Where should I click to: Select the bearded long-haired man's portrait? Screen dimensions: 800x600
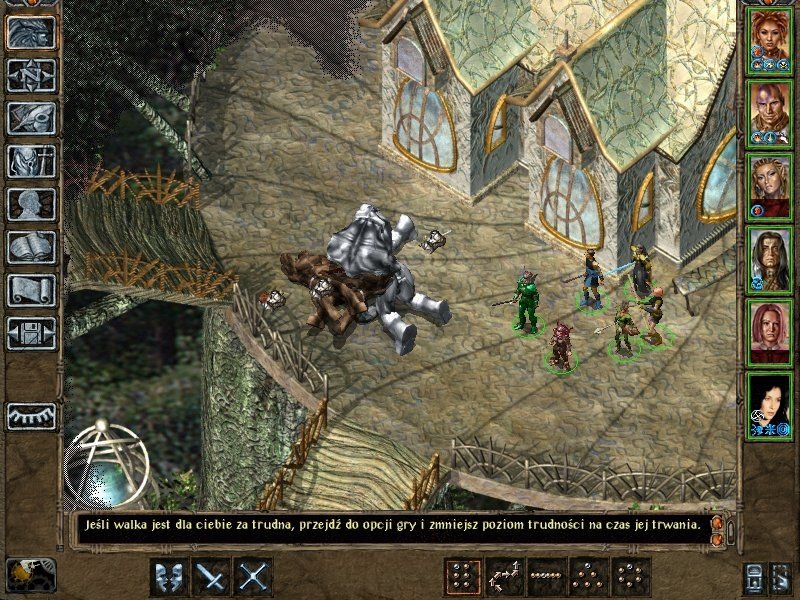pos(769,258)
